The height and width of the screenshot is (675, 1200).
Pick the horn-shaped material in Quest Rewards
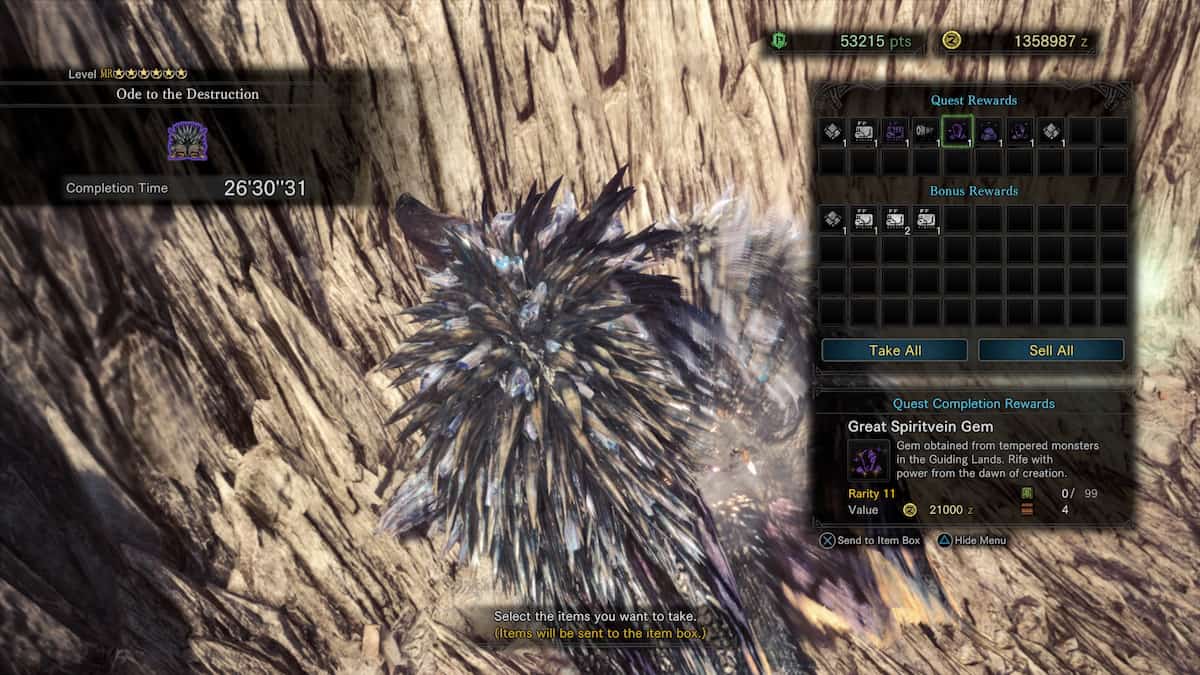[926, 130]
